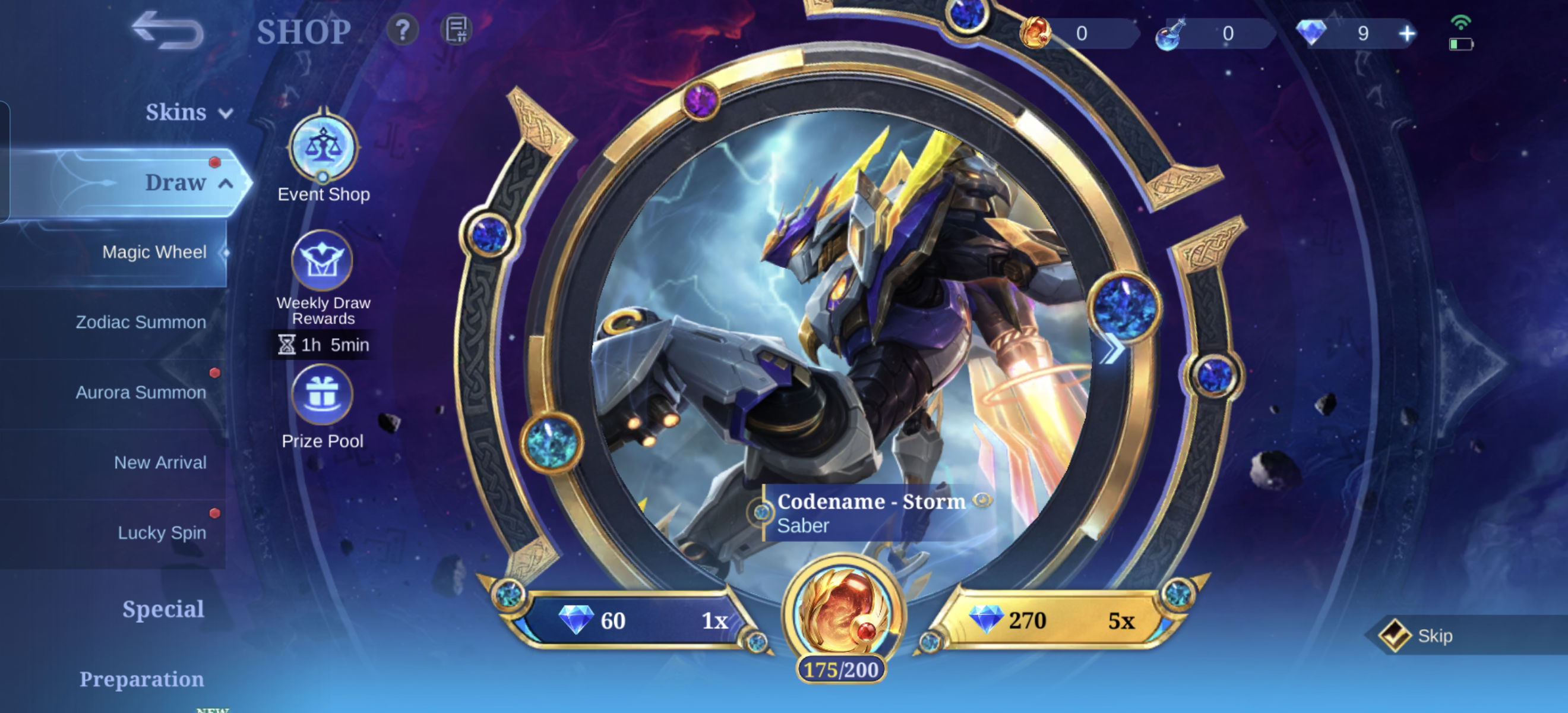
Task: Open the Preparation category
Action: [x=141, y=679]
